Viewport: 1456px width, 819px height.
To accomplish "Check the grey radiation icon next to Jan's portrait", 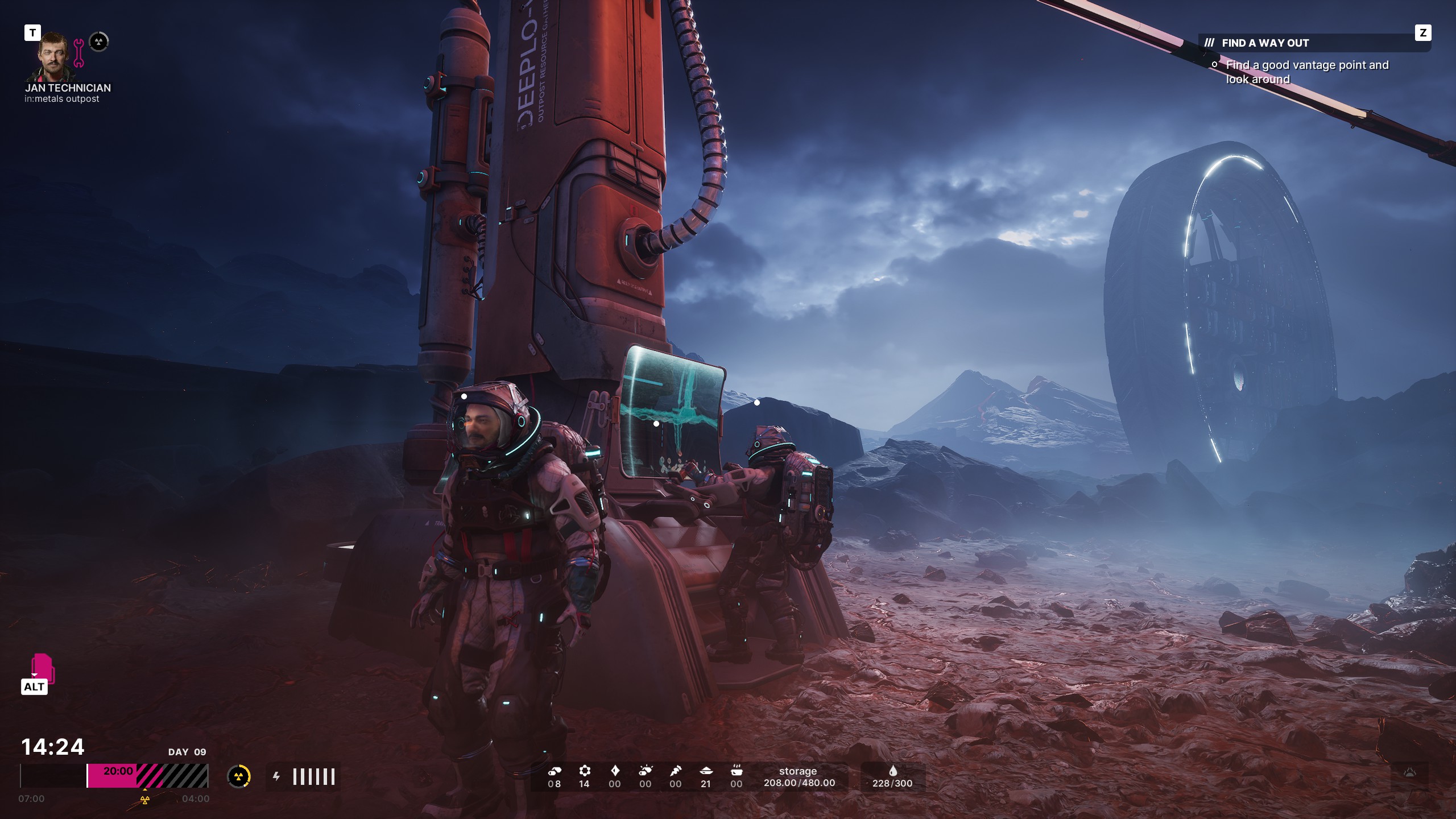I will 99,42.
